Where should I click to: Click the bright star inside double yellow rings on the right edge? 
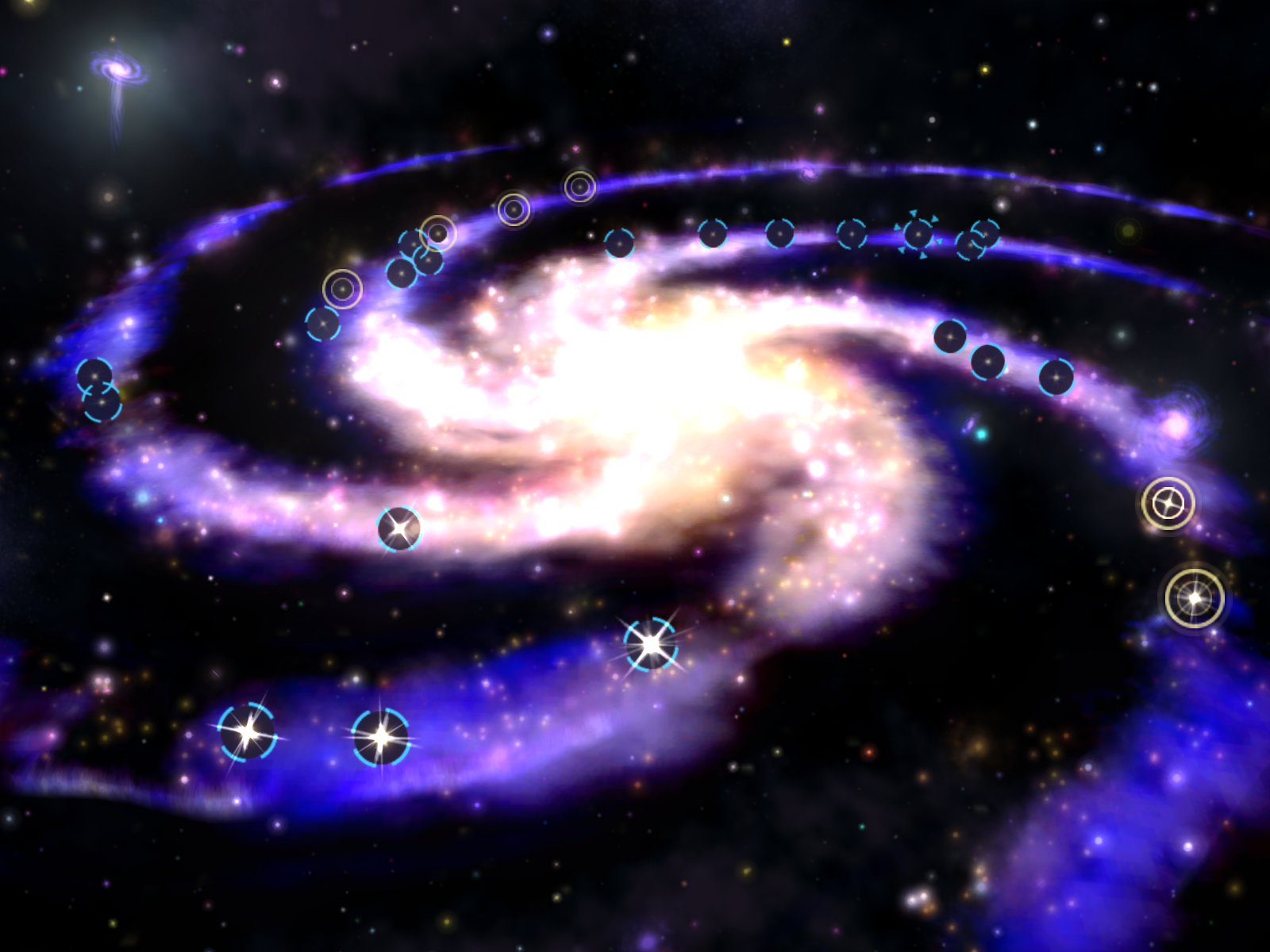[1196, 599]
